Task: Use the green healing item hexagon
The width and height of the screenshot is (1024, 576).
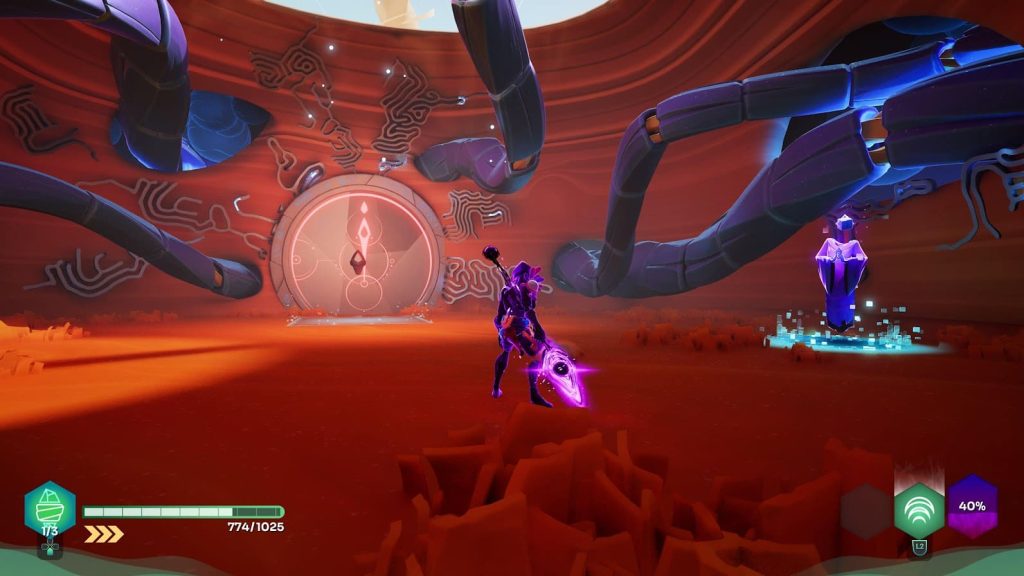Action: tap(50, 508)
